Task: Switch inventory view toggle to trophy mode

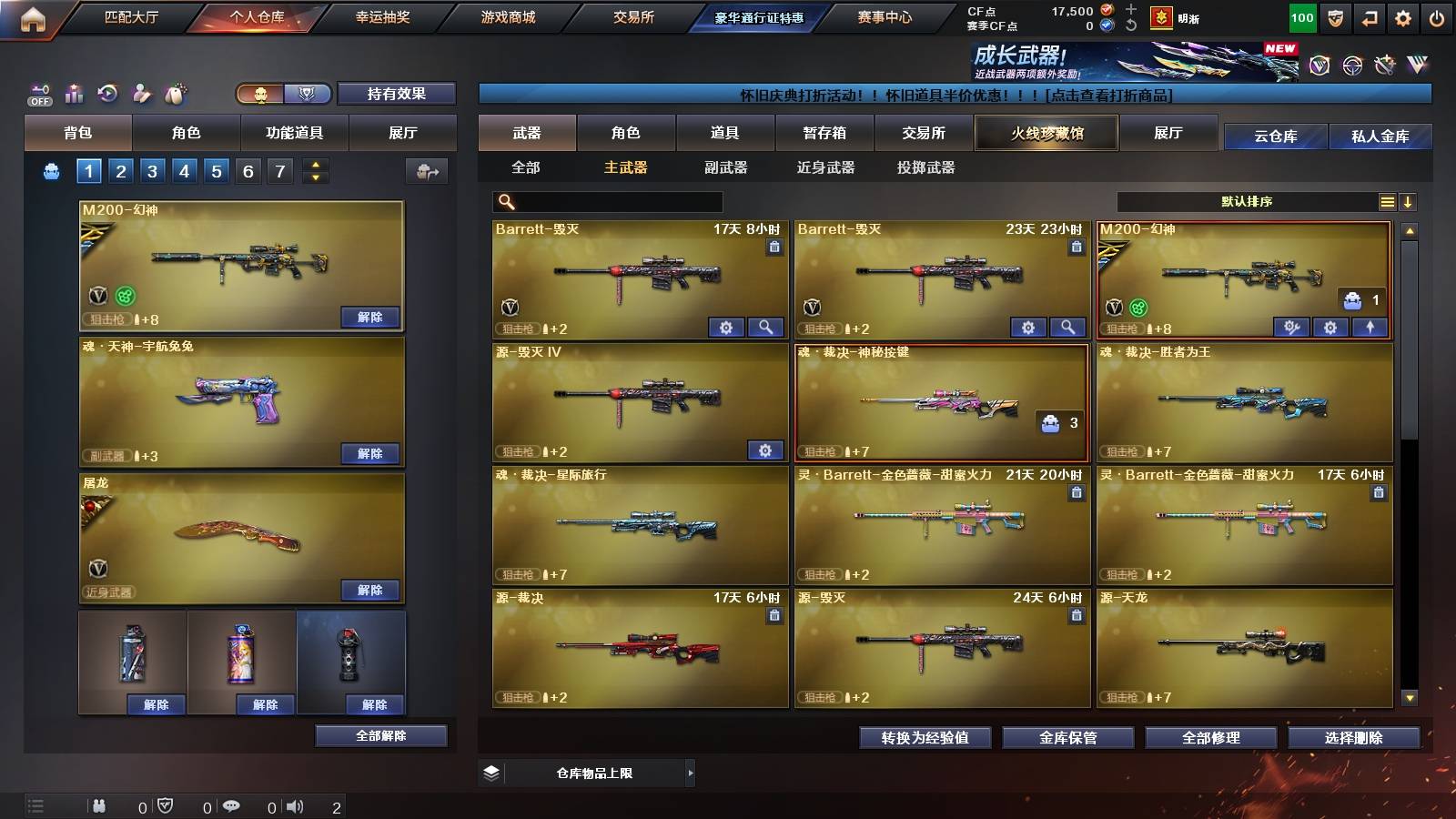Action: [308, 94]
